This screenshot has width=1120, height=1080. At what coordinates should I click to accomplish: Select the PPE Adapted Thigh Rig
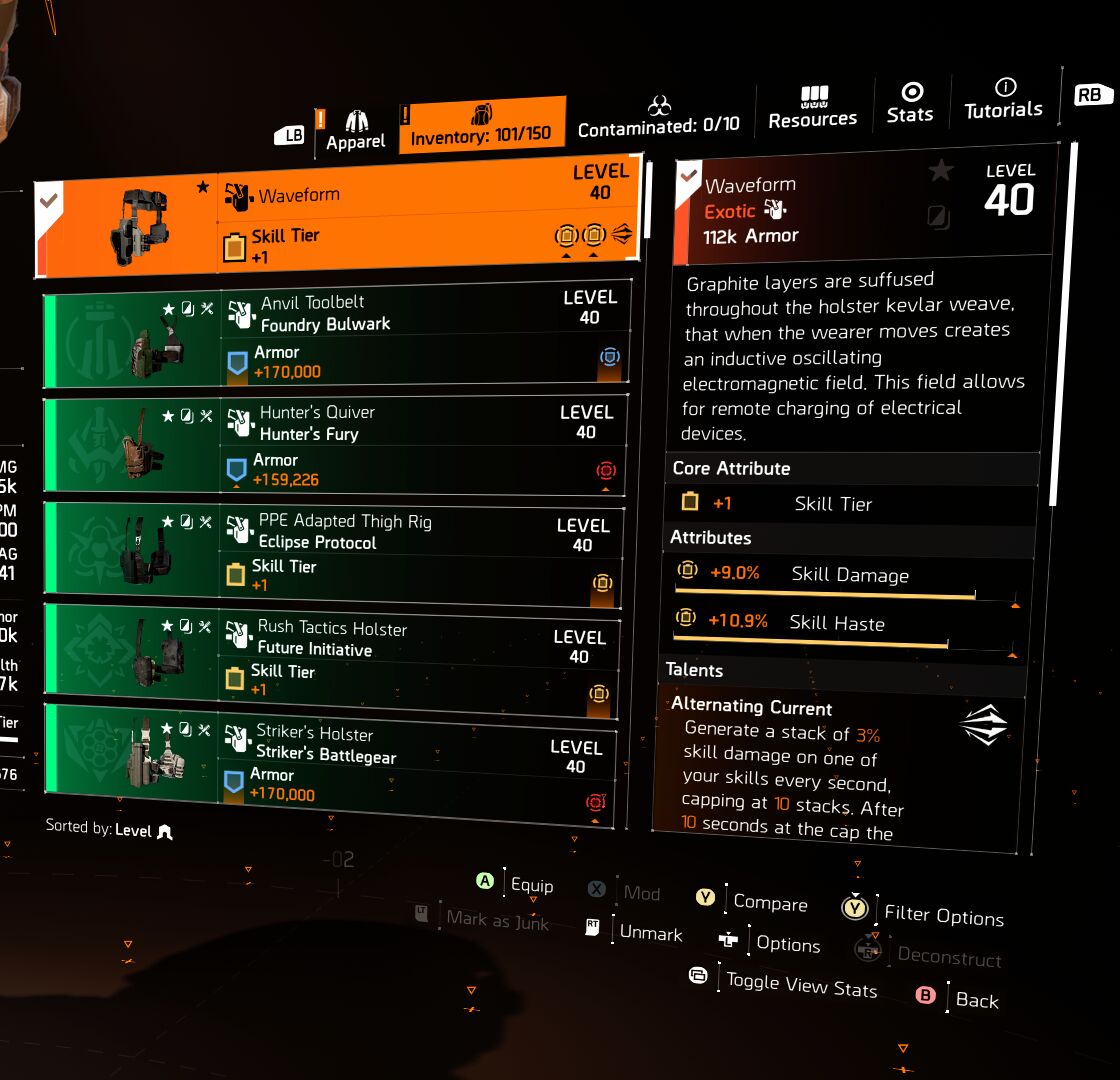click(x=333, y=552)
